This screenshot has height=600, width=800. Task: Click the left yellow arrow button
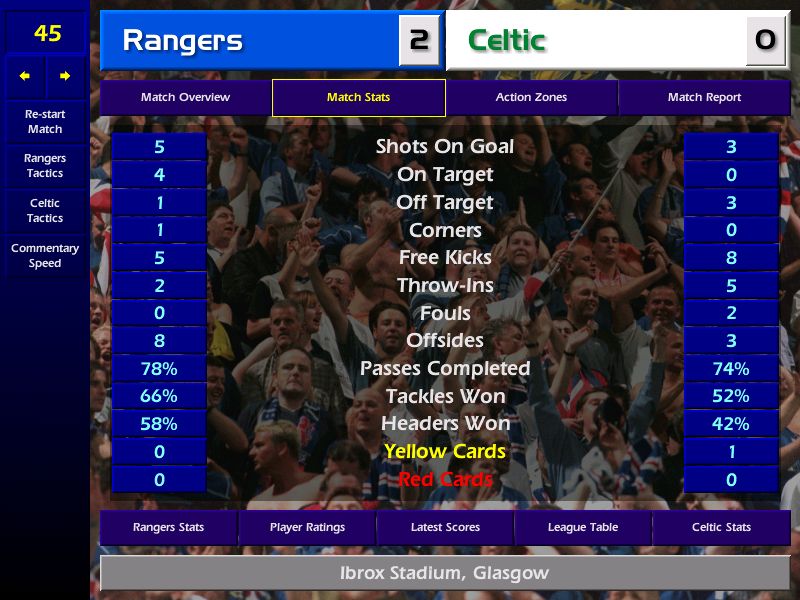click(25, 76)
